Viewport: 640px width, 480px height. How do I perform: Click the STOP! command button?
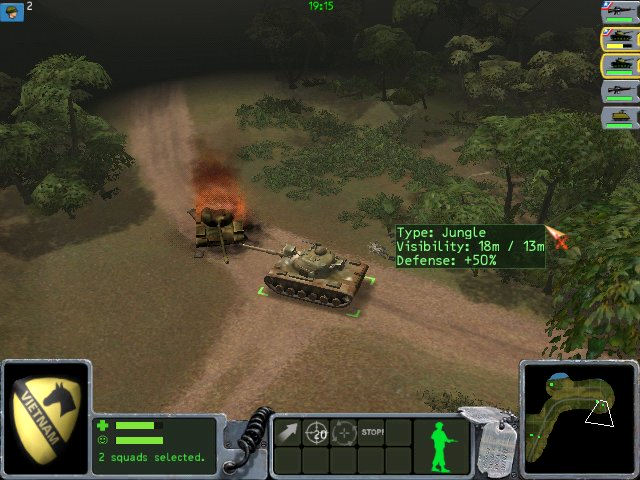pyautogui.click(x=372, y=432)
